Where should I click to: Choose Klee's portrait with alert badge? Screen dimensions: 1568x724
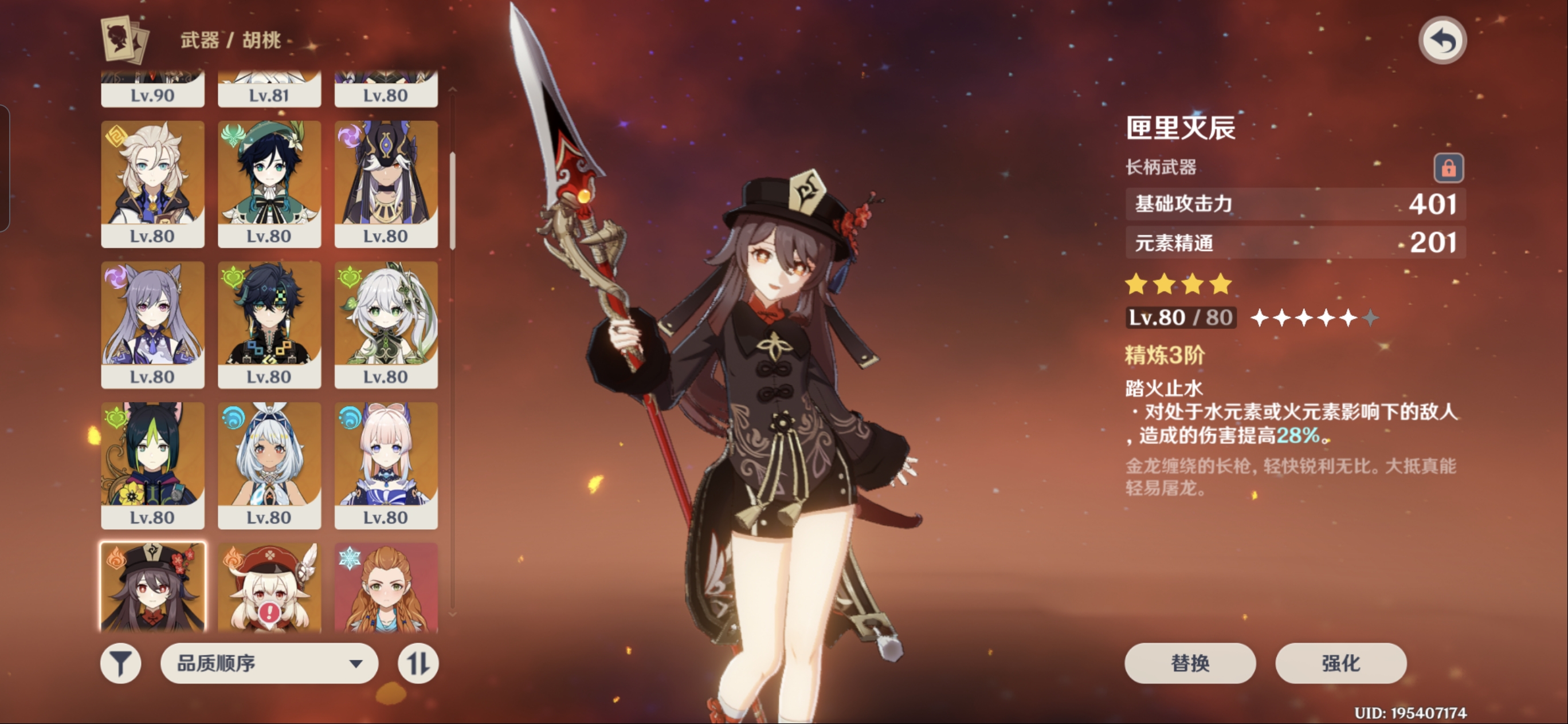point(269,587)
